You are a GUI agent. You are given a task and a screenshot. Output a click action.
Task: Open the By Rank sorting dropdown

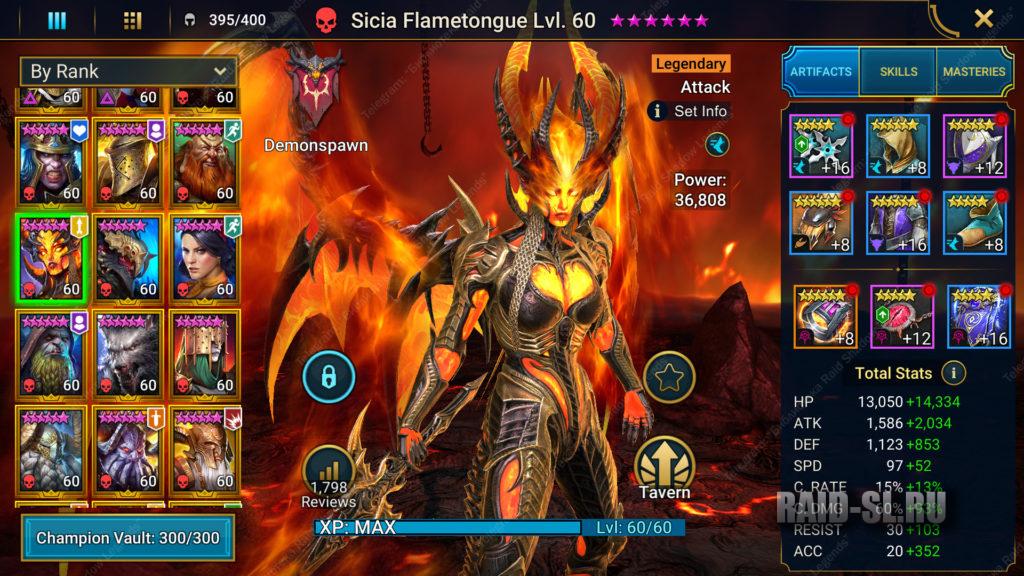(x=128, y=71)
